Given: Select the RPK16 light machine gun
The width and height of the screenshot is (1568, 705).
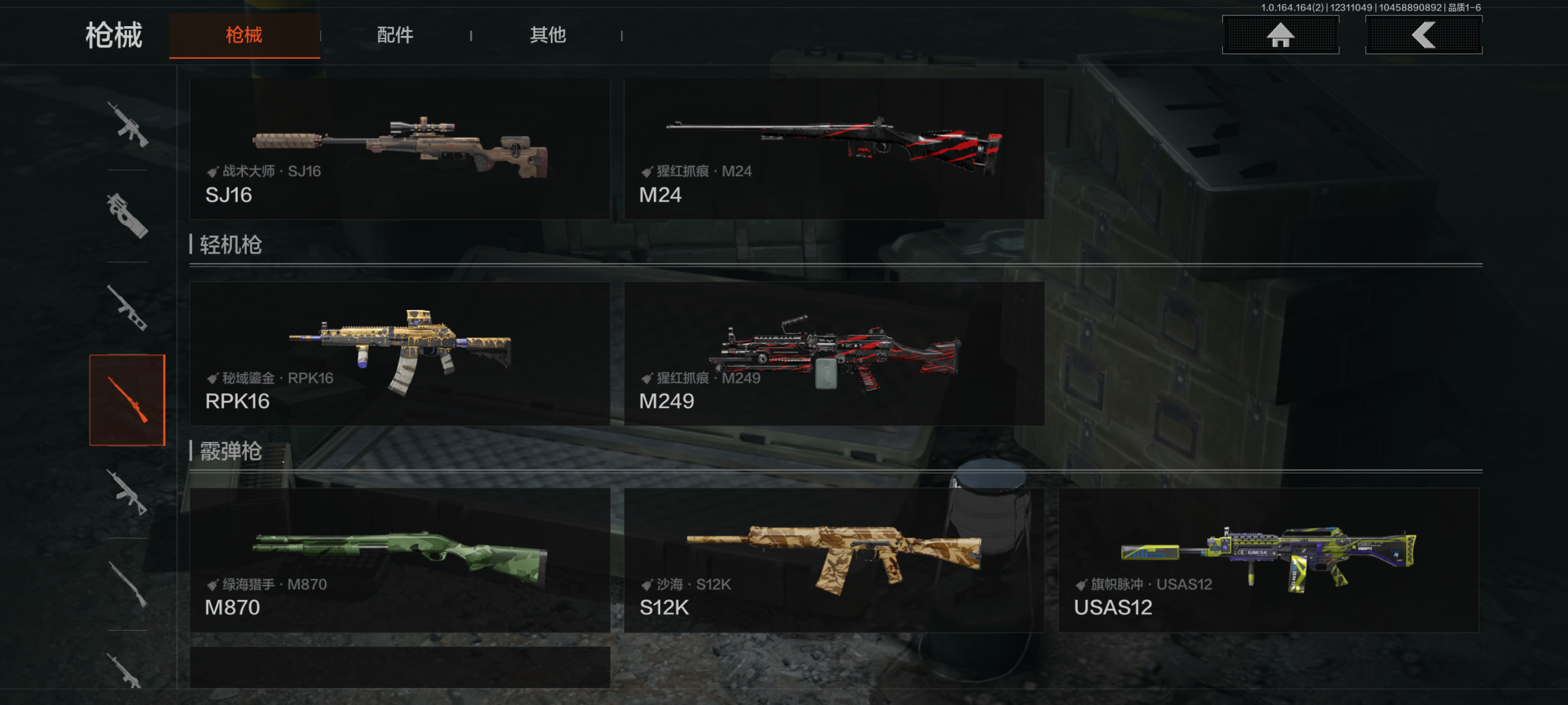Looking at the screenshot, I should [x=400, y=354].
